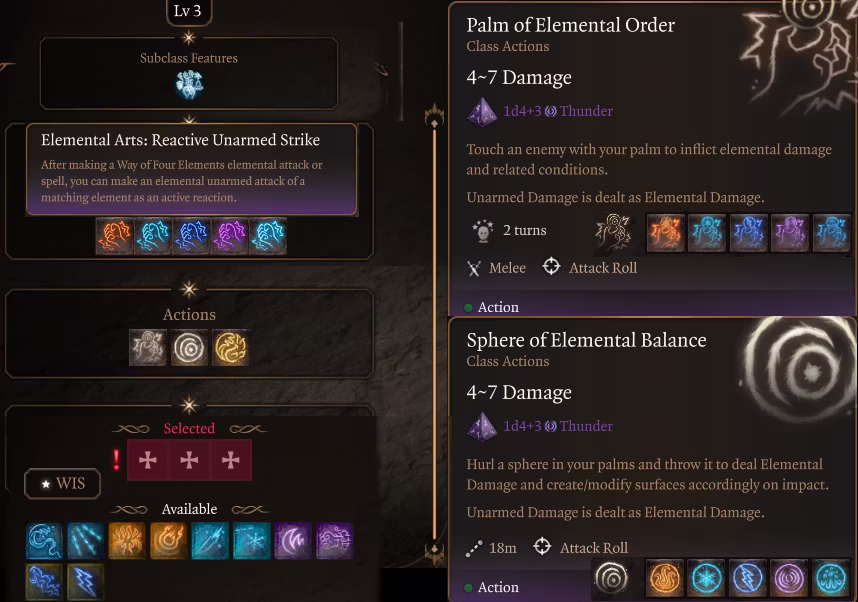Choose the Palm of Elemental Order action icon
This screenshot has width=858, height=602.
pyautogui.click(x=148, y=347)
